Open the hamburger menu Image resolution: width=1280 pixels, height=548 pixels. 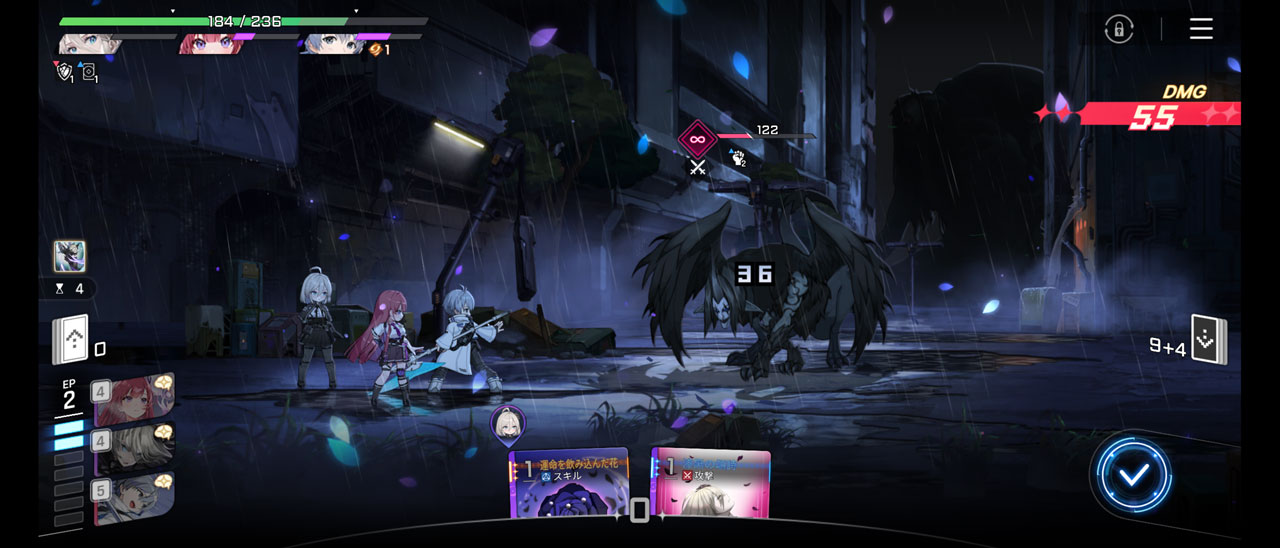tap(1201, 29)
